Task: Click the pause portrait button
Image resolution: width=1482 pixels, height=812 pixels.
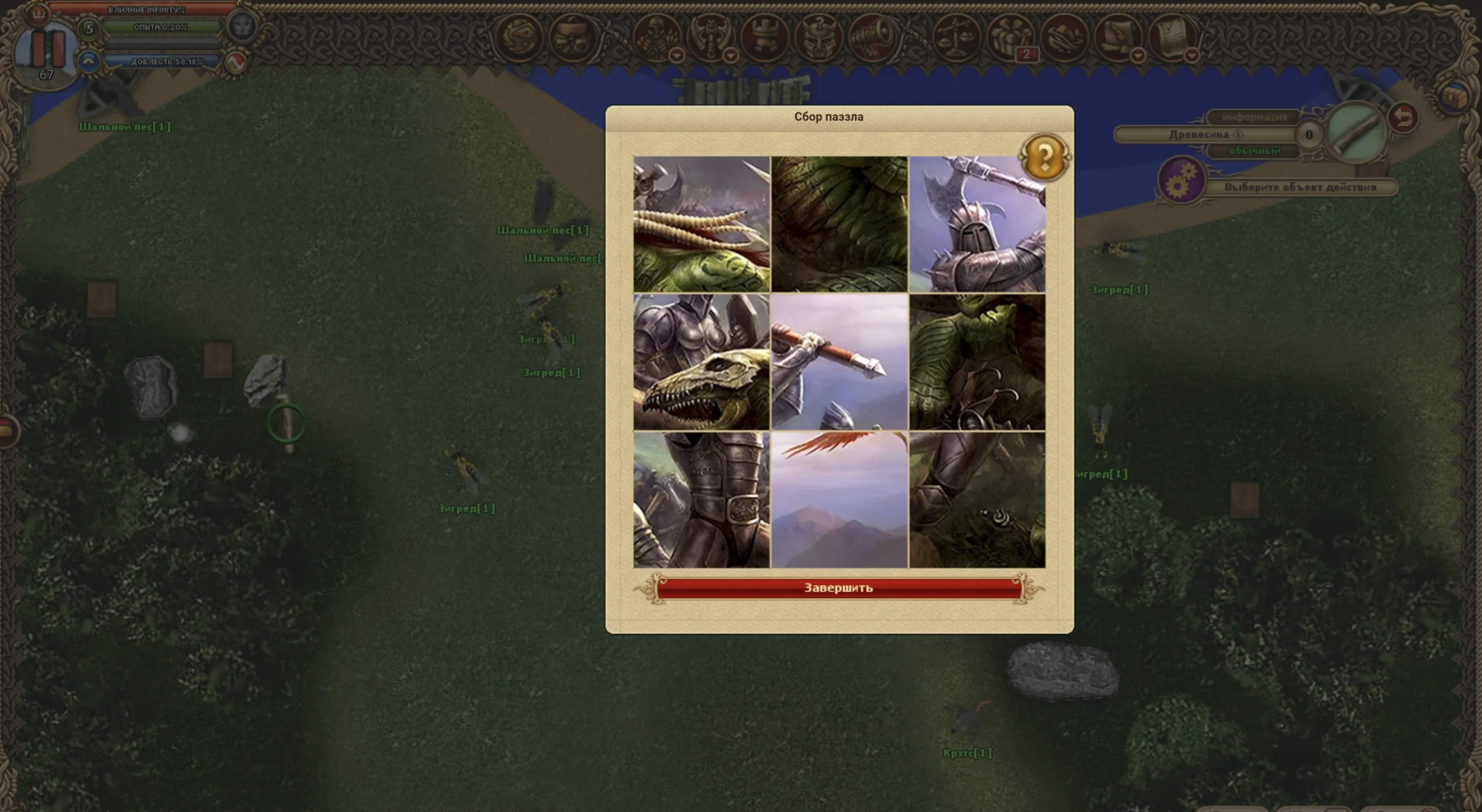Action: point(47,50)
